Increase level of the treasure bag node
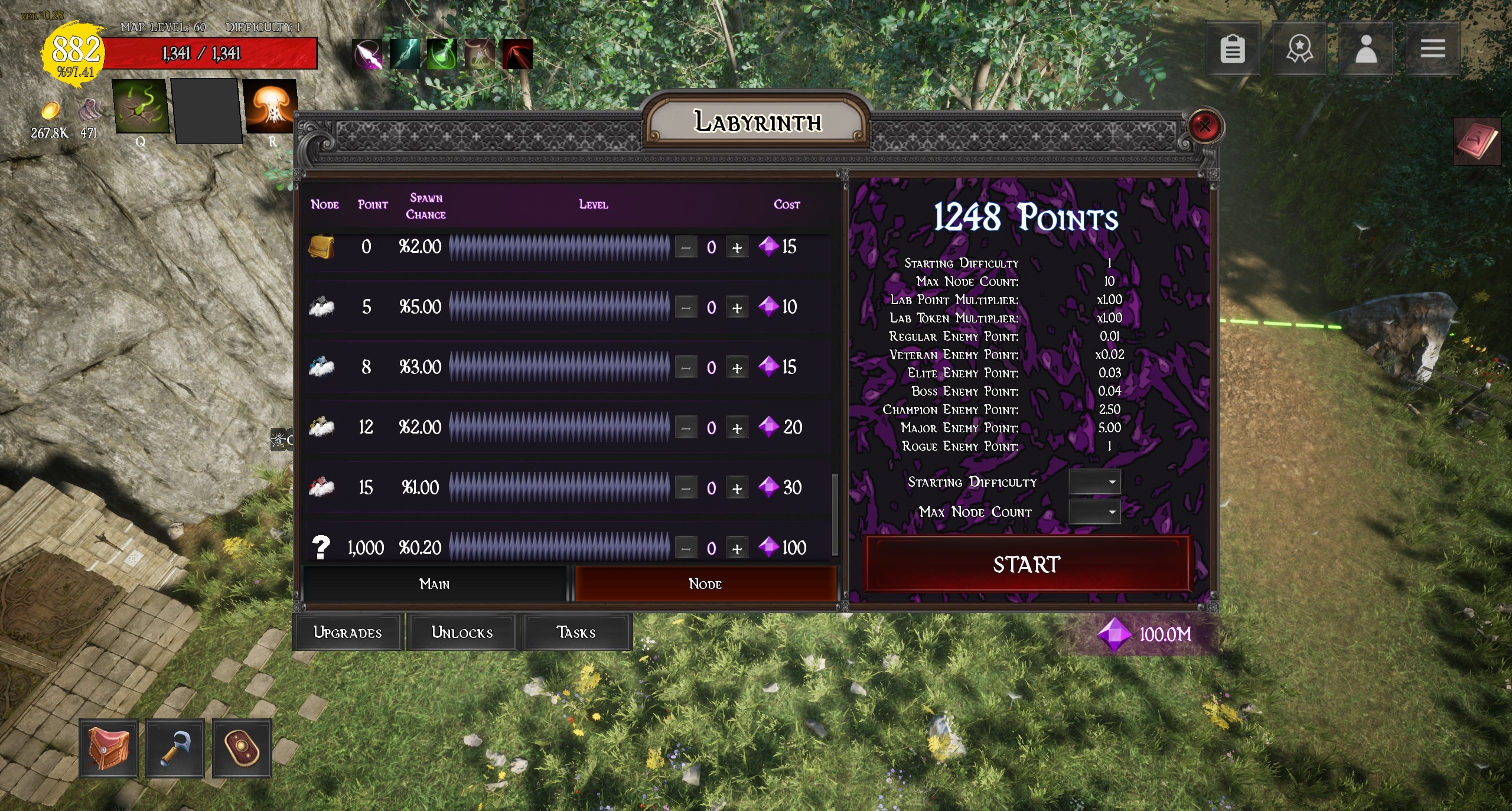 pyautogui.click(x=737, y=247)
